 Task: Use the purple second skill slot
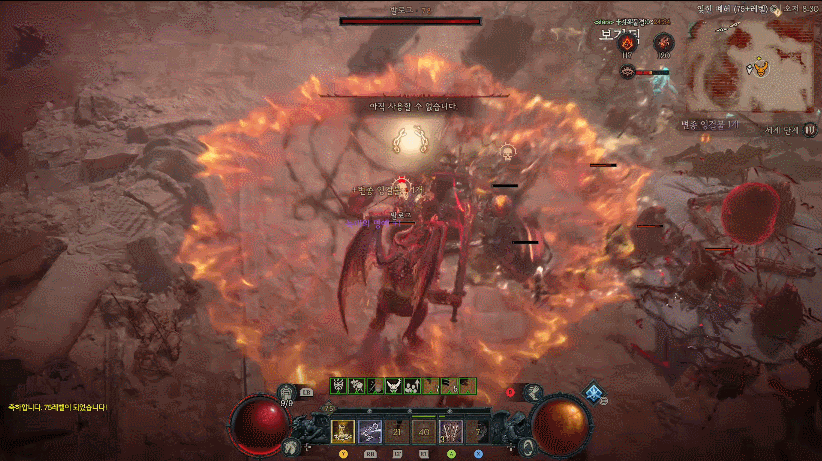click(x=370, y=431)
